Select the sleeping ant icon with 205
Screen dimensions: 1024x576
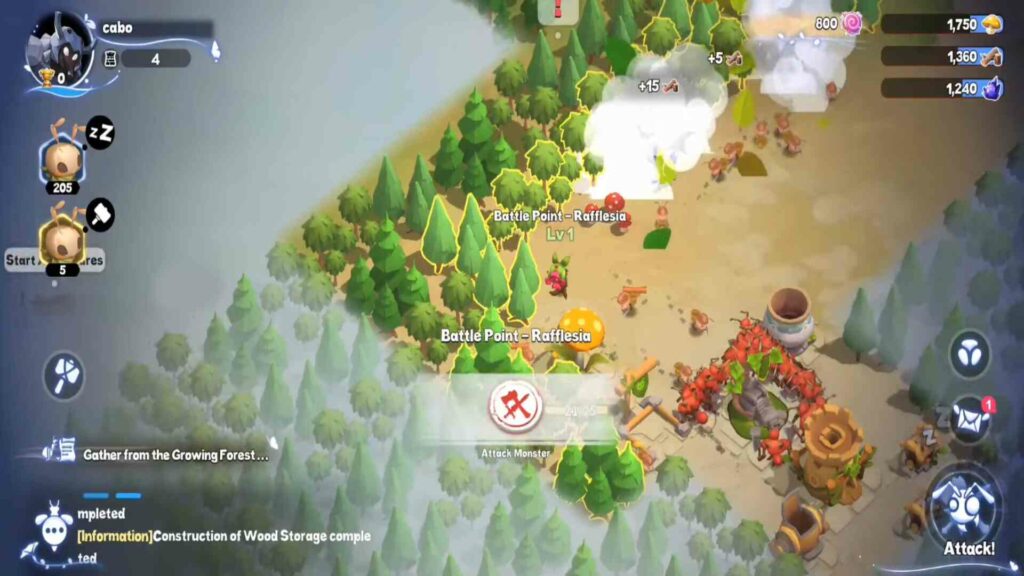[61, 159]
